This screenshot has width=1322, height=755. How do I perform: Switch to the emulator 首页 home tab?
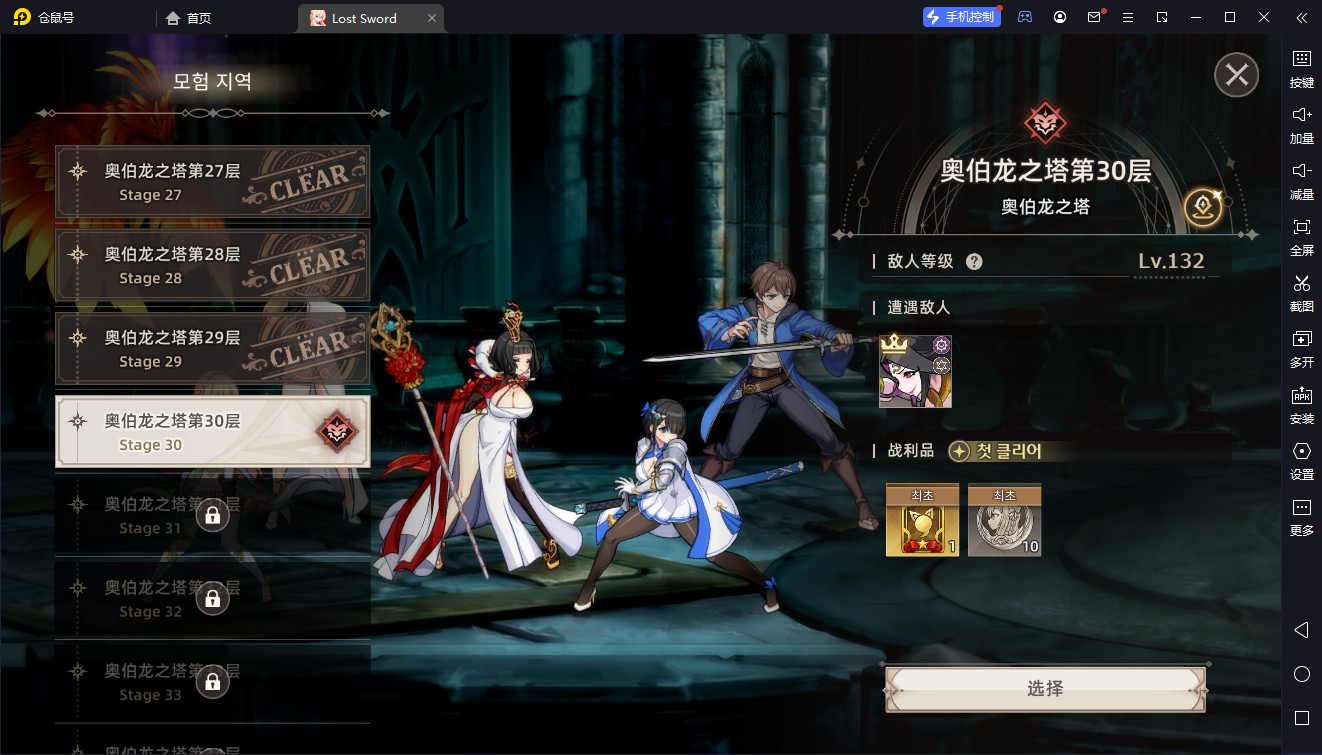(x=189, y=18)
